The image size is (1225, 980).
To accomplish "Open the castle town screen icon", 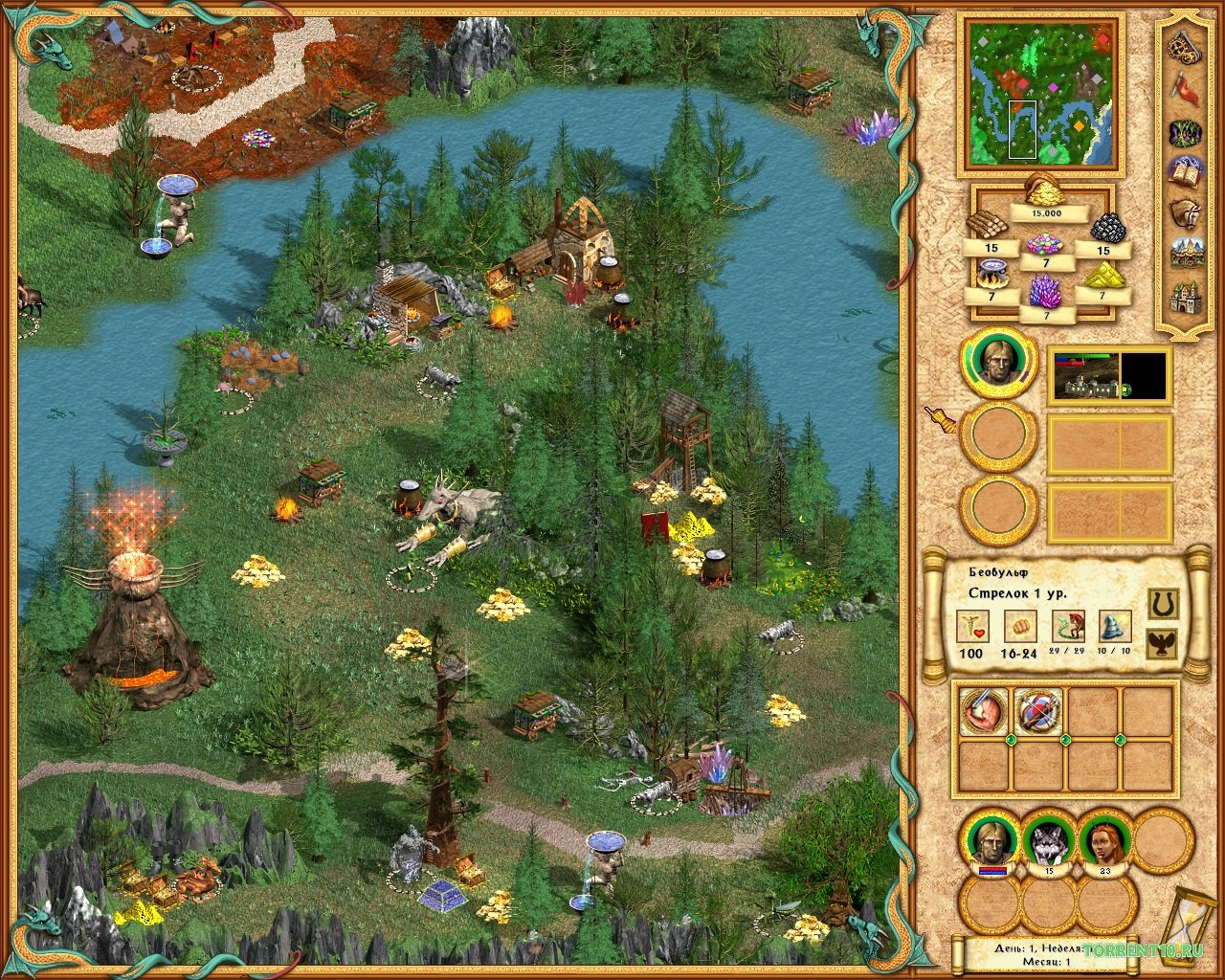I will (1187, 297).
